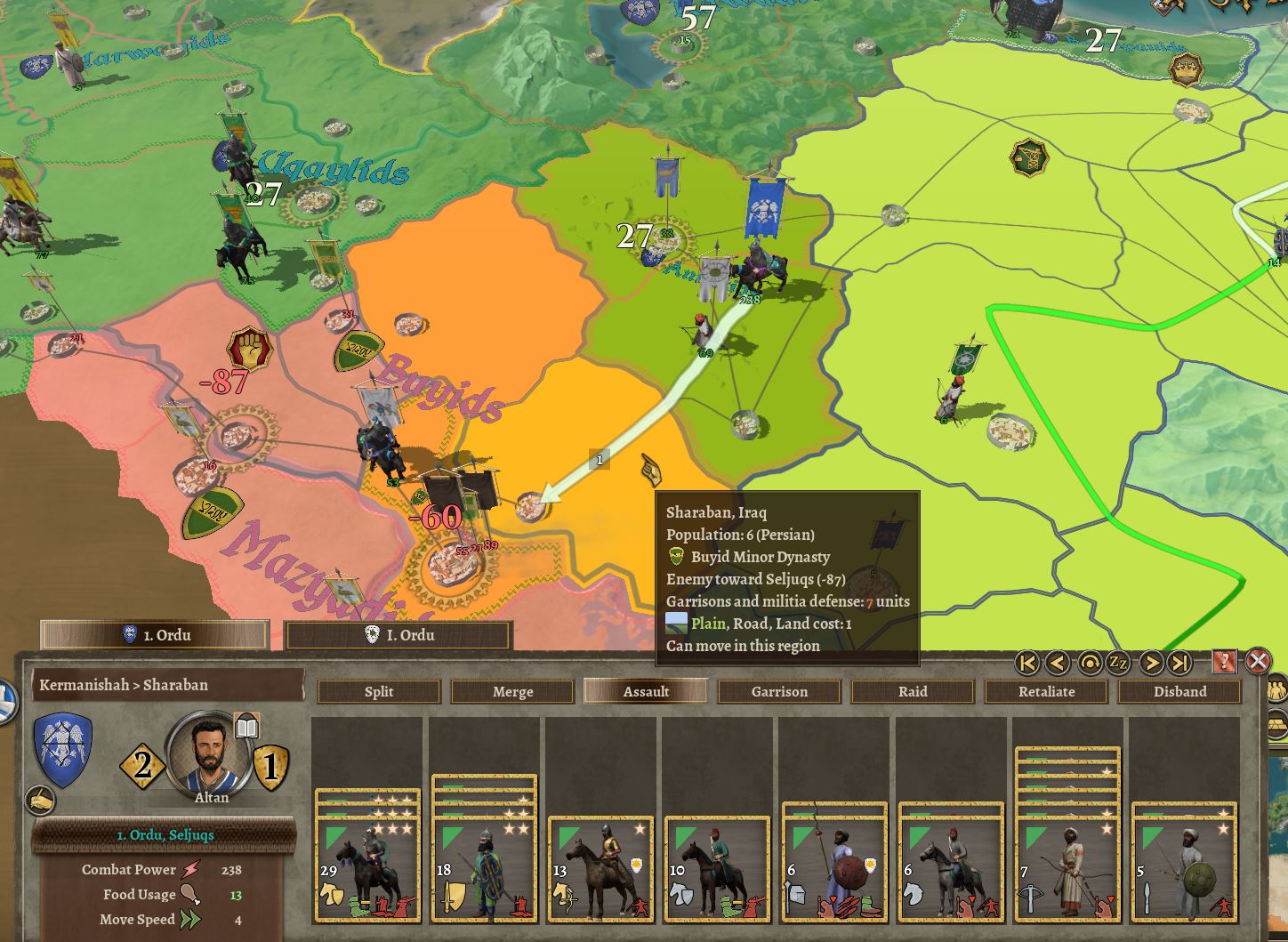This screenshot has width=1288, height=942.
Task: Jump to last army with skip-forward icon
Action: tap(1179, 662)
